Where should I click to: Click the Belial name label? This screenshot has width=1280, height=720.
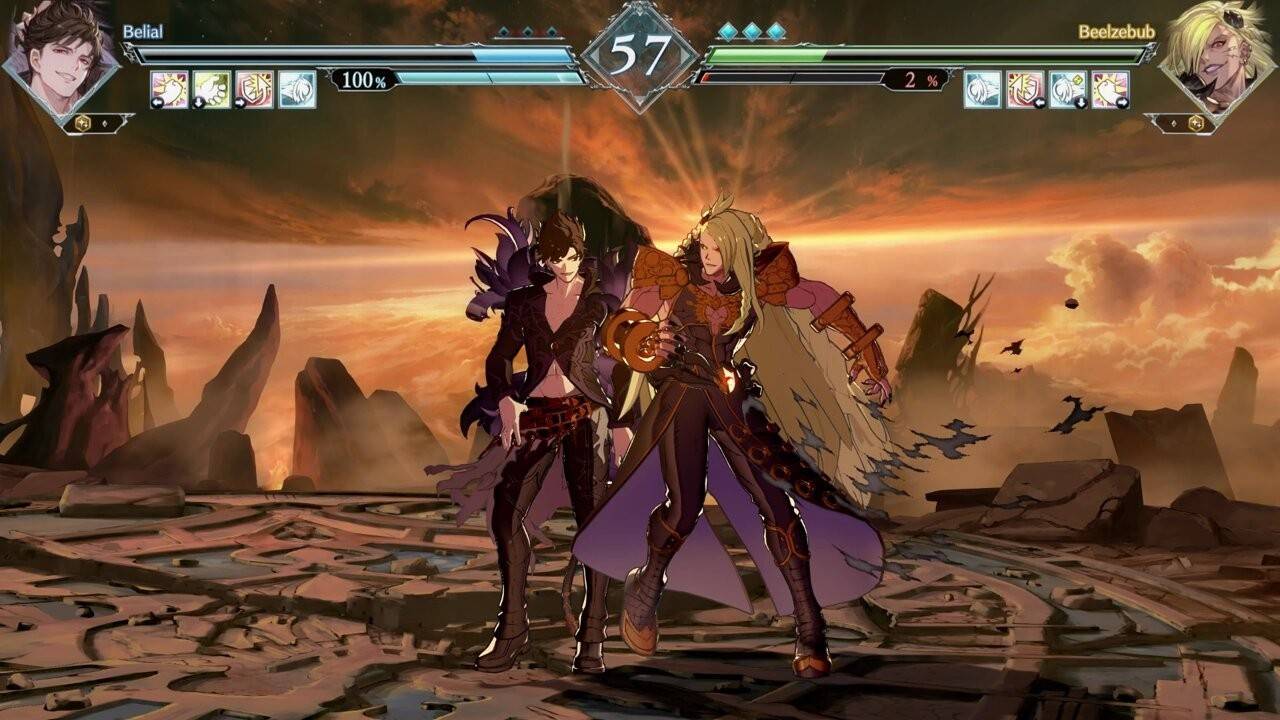[143, 32]
